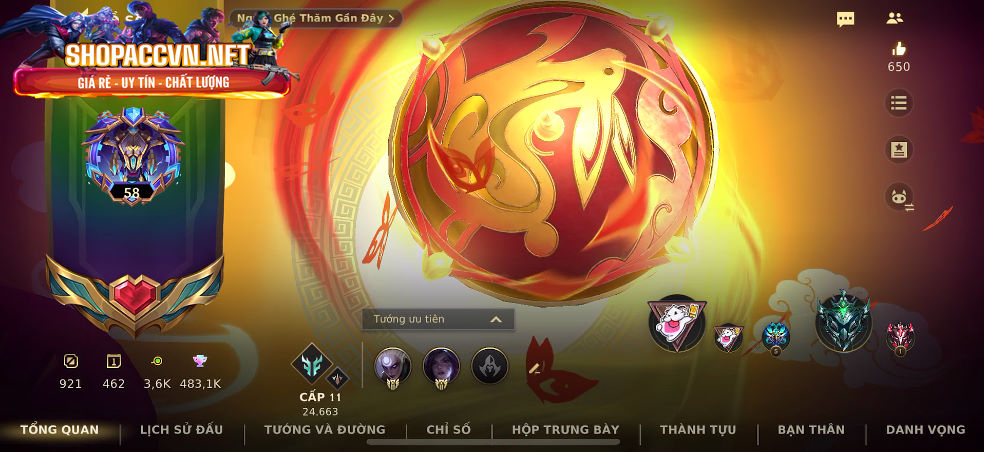
Task: Tap the poro swap round button
Action: point(898,197)
